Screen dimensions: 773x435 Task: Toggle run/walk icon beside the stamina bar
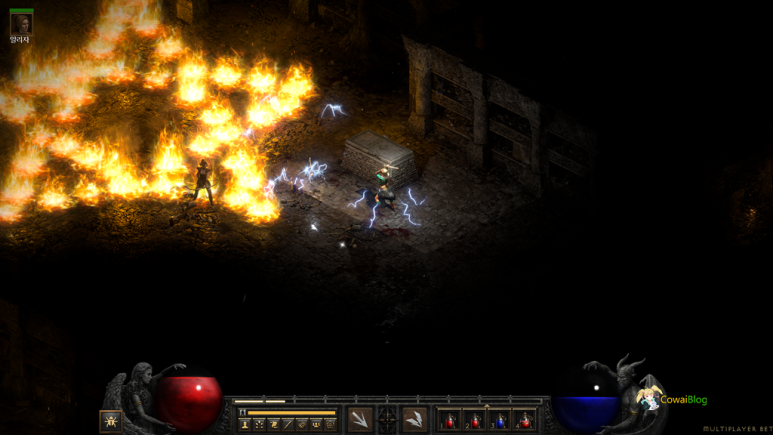(x=242, y=411)
